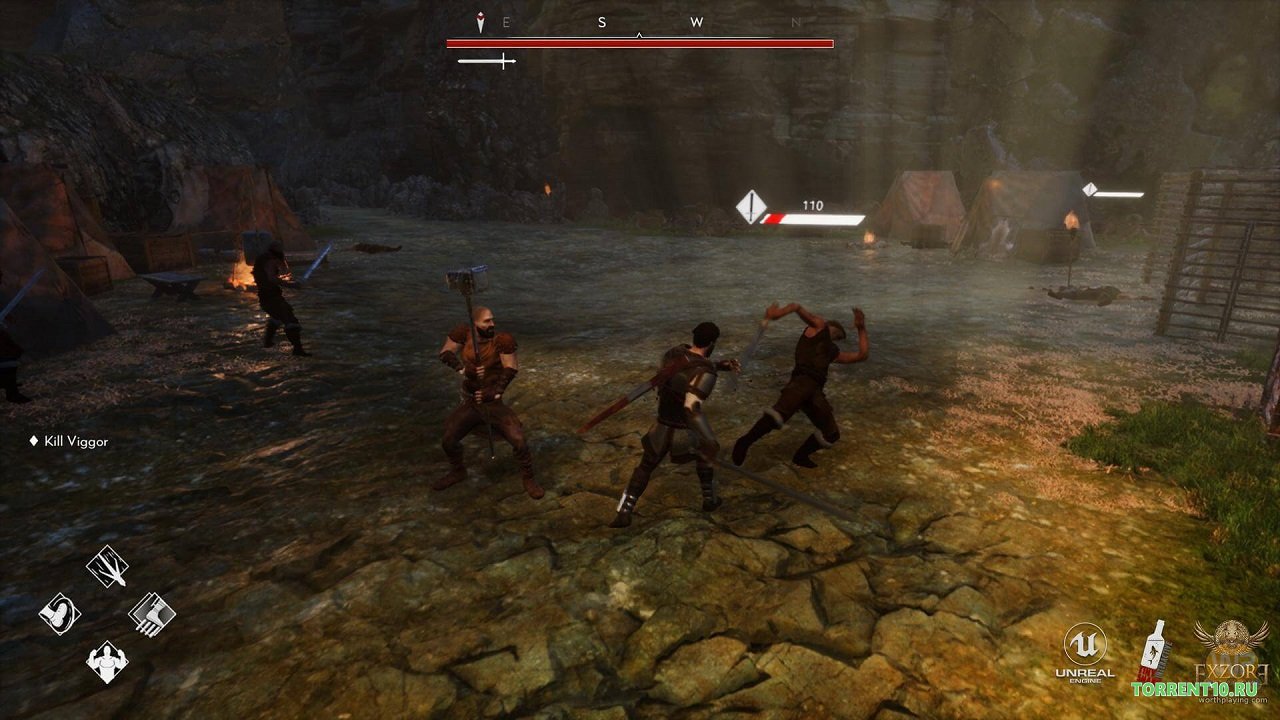Click the sword weapon icon below the health bar

pos(486,62)
